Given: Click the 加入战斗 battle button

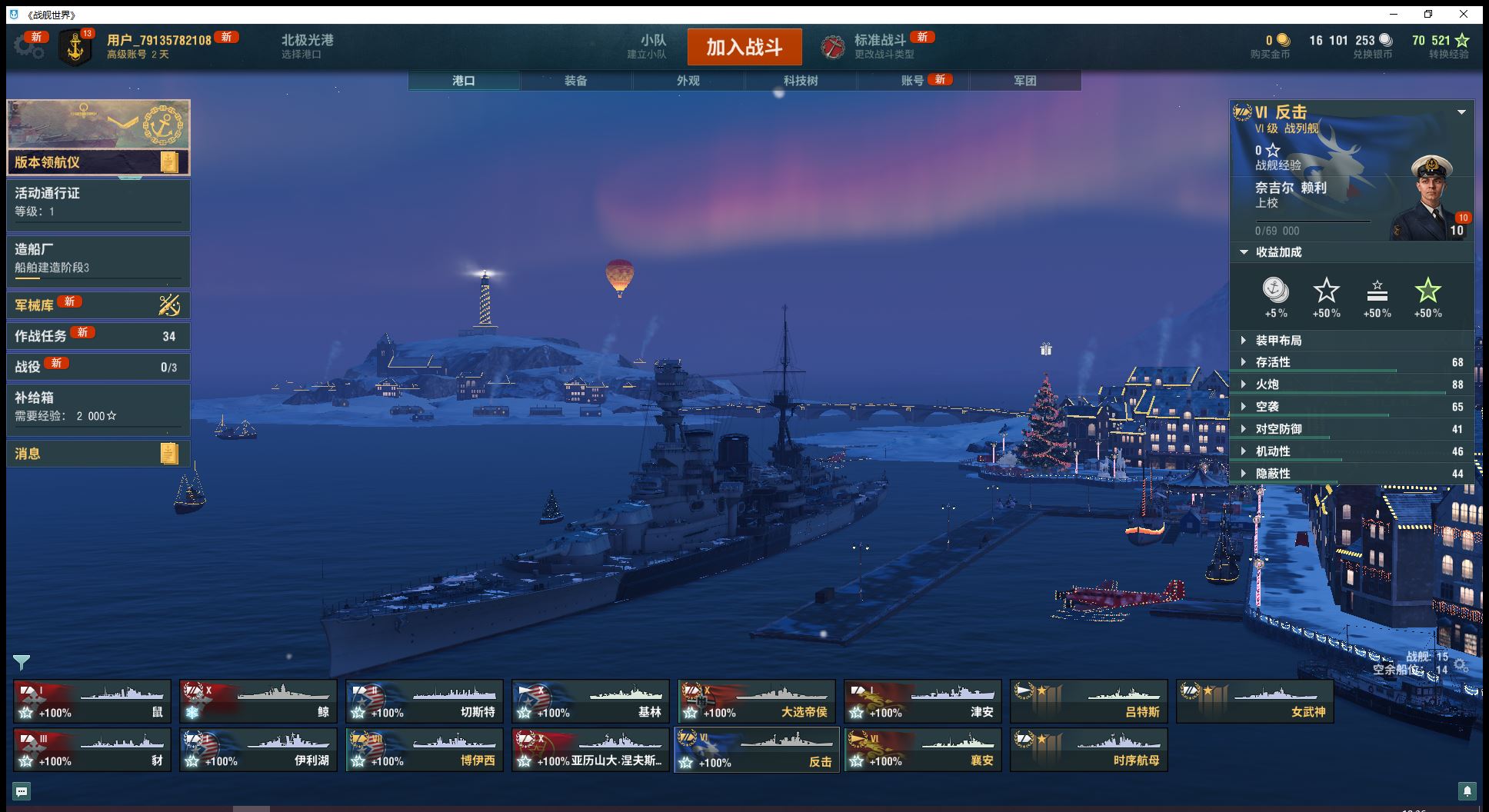Looking at the screenshot, I should 744,47.
